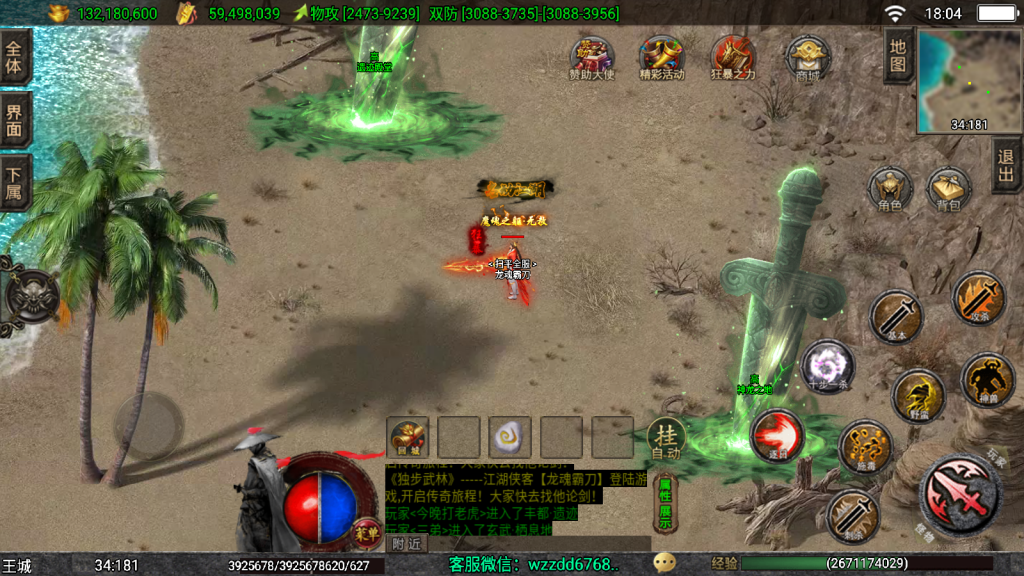The height and width of the screenshot is (576, 1024).
Task: Activate the 狂暴之力 icon
Action: [x=733, y=55]
